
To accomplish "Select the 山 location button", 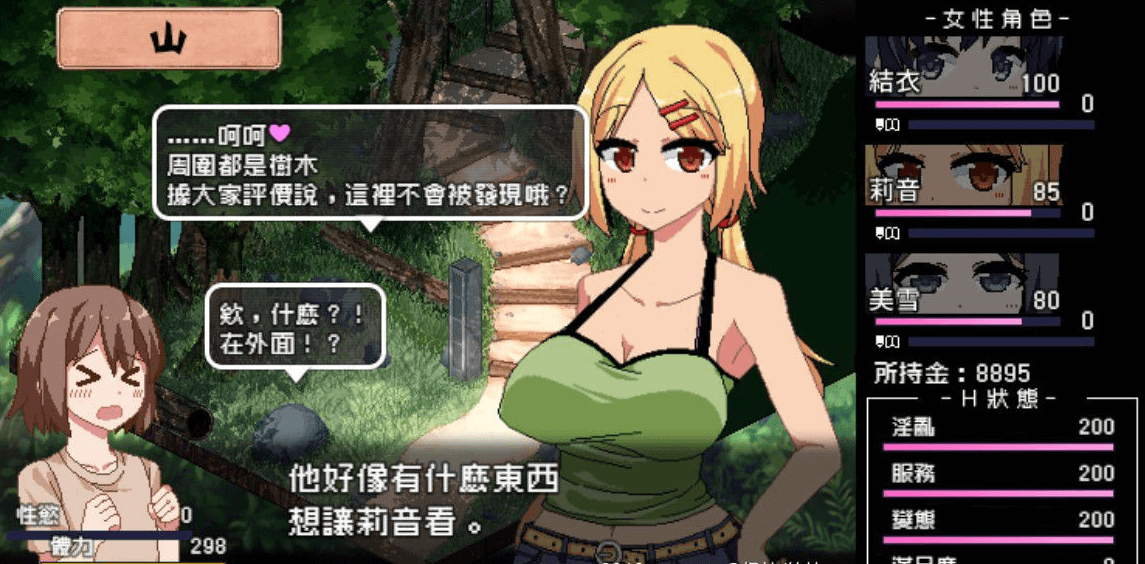I will (x=168, y=39).
